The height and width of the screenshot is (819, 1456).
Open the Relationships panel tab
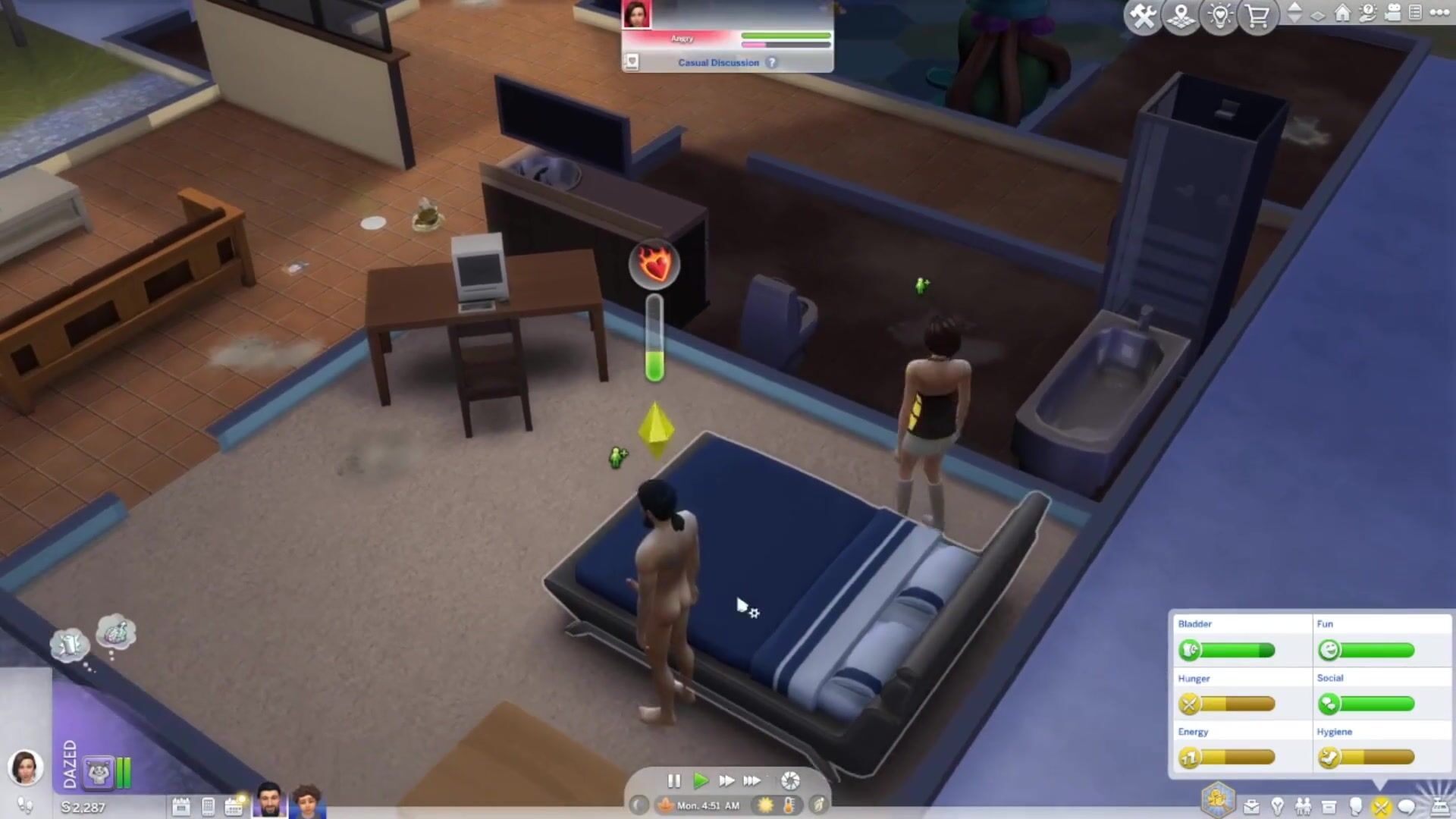[x=1303, y=807]
